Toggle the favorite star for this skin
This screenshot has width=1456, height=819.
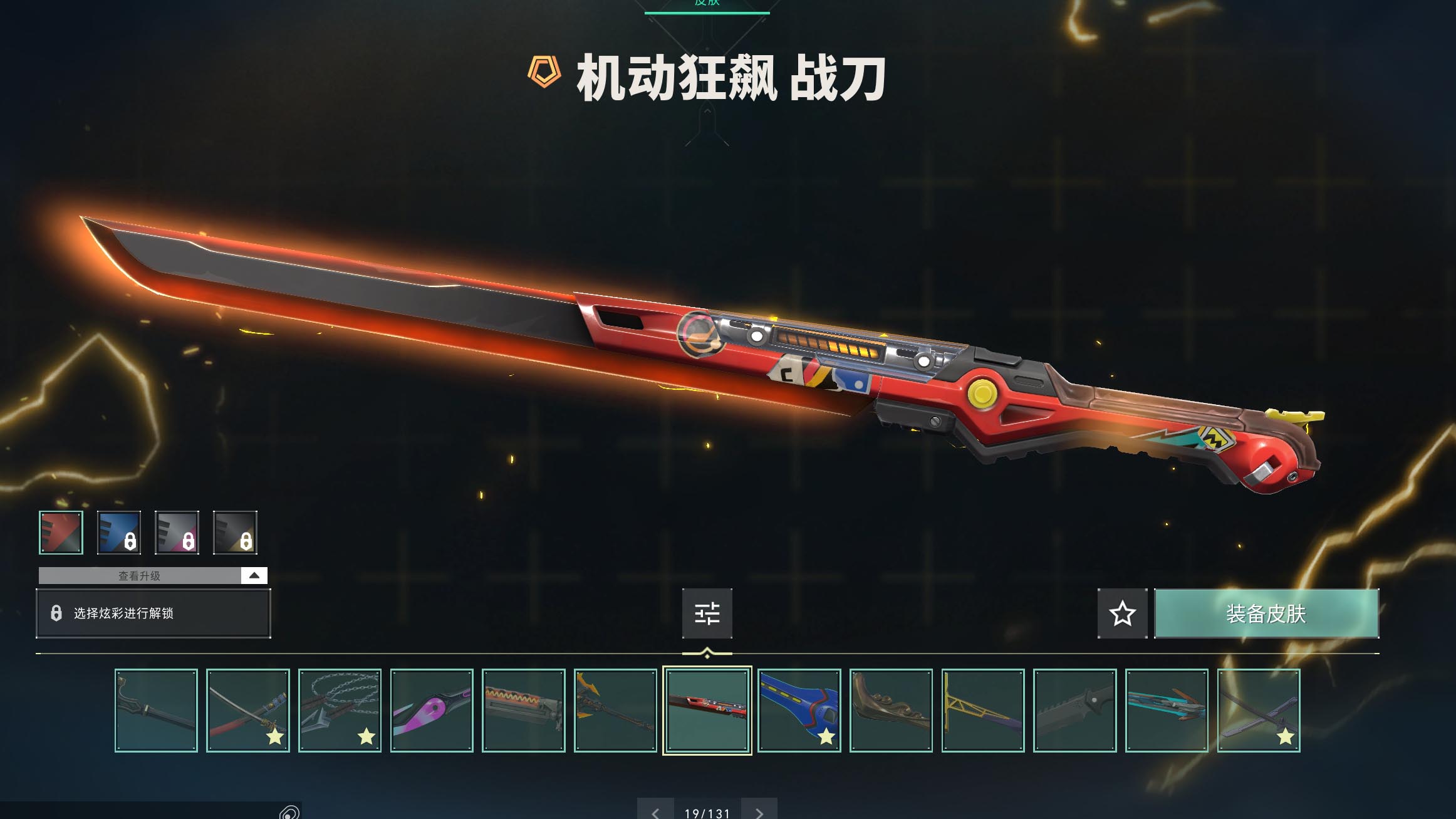[x=1122, y=614]
